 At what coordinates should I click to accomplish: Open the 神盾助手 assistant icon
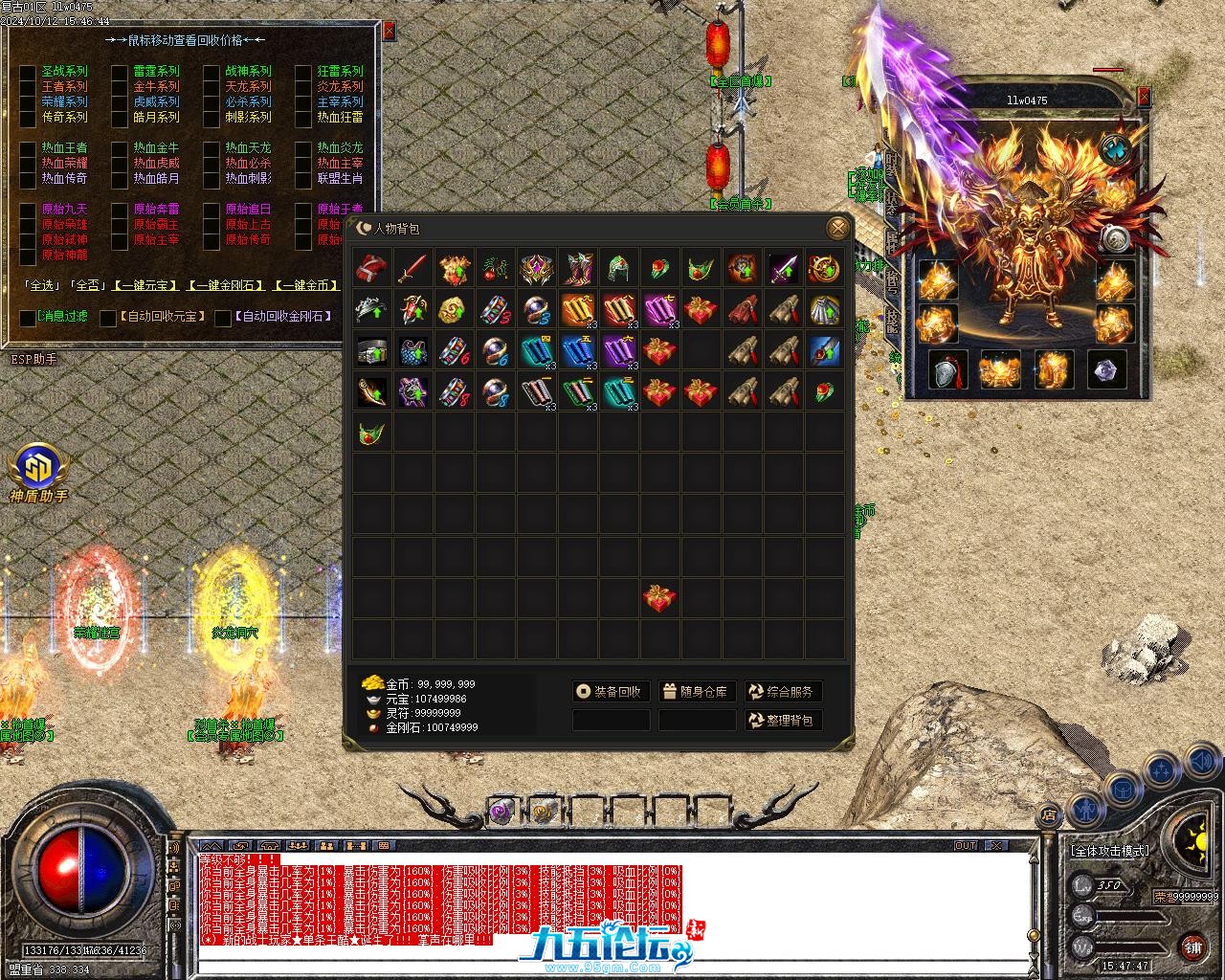38,469
